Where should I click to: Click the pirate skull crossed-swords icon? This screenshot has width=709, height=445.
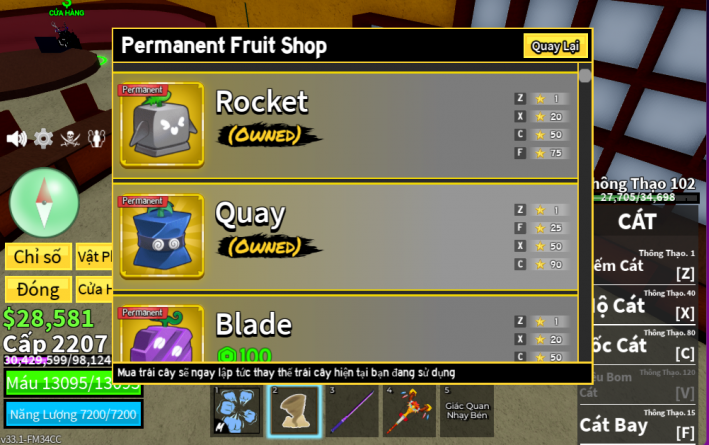pyautogui.click(x=70, y=138)
